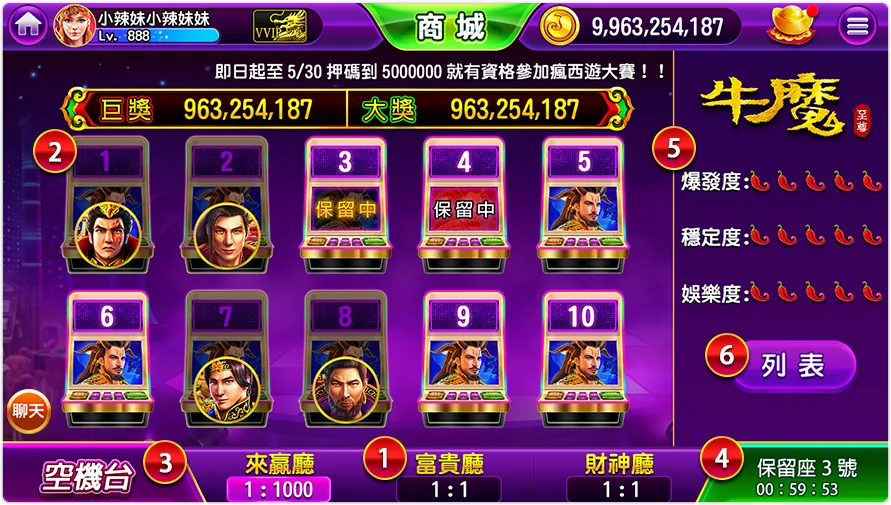Image resolution: width=891 pixels, height=505 pixels.
Task: Open the 列表 list
Action: (x=793, y=365)
